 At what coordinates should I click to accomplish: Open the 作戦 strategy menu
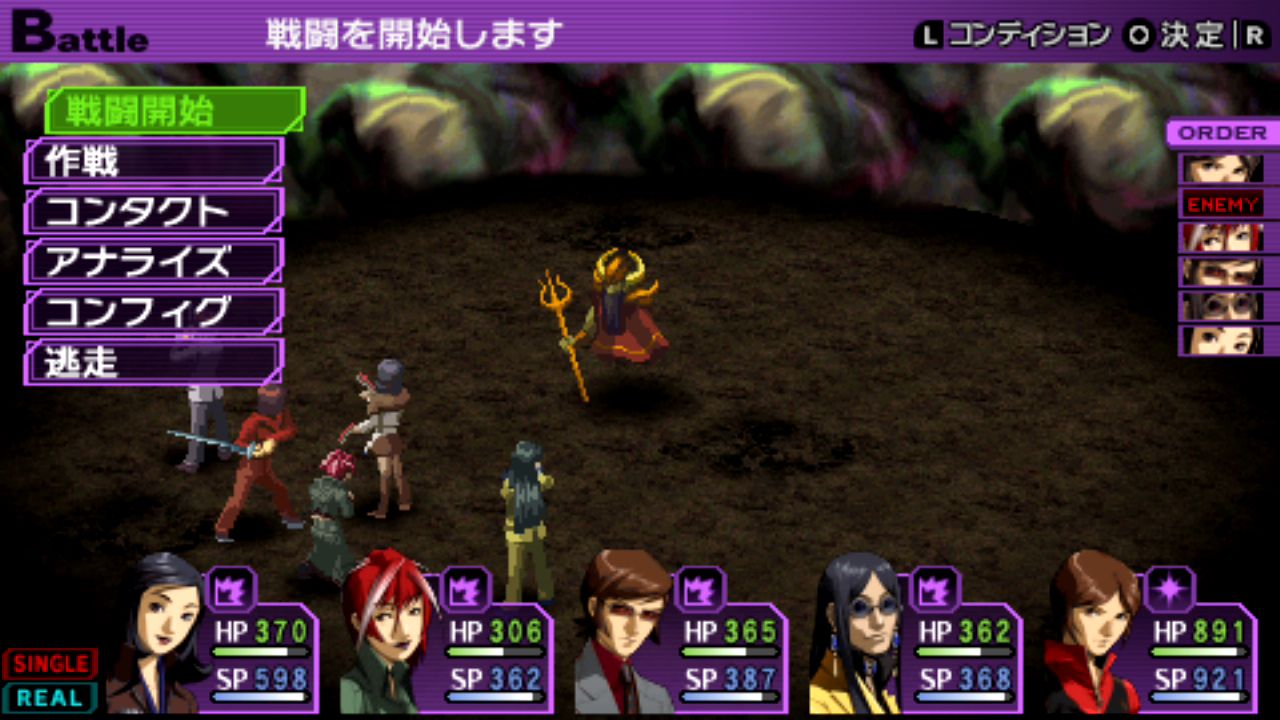(x=154, y=161)
